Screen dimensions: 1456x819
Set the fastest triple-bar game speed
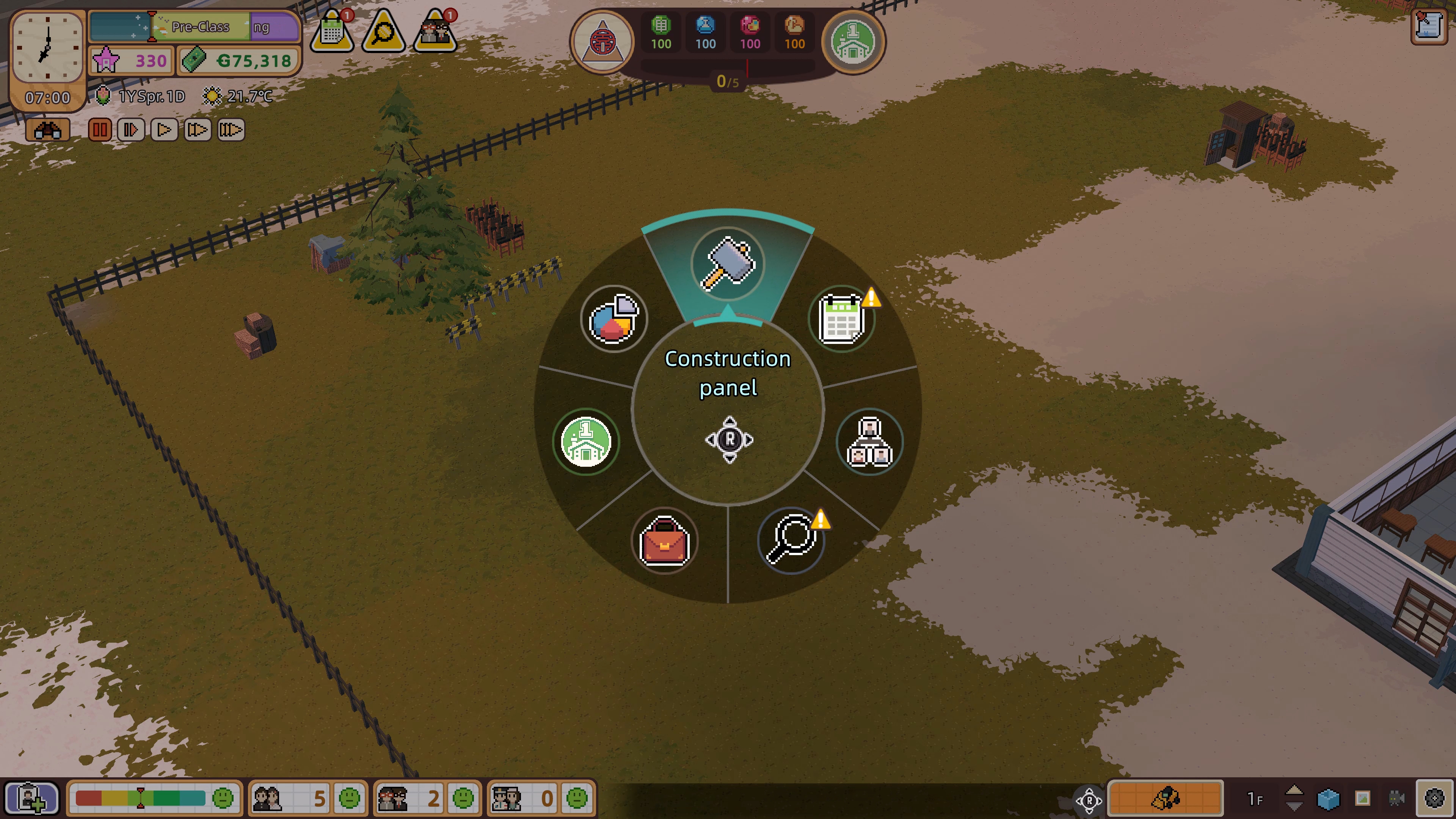pos(231,130)
